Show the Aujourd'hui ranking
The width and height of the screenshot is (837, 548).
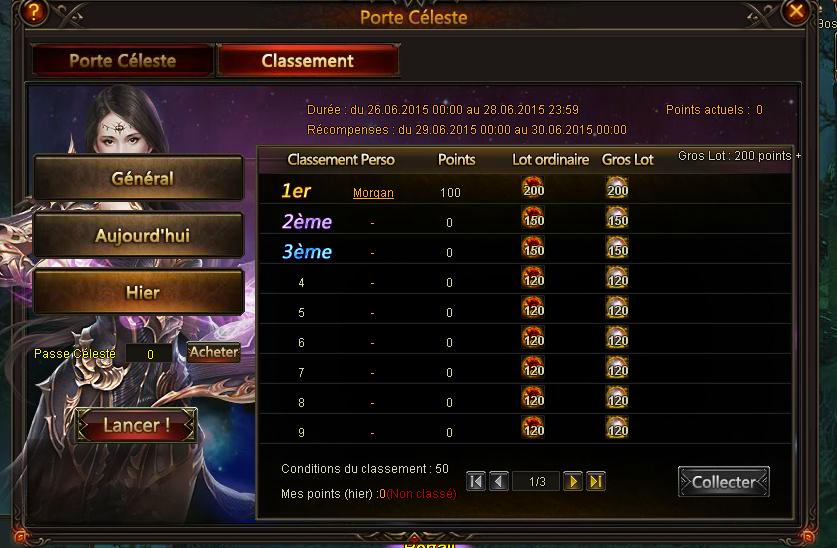pos(139,236)
